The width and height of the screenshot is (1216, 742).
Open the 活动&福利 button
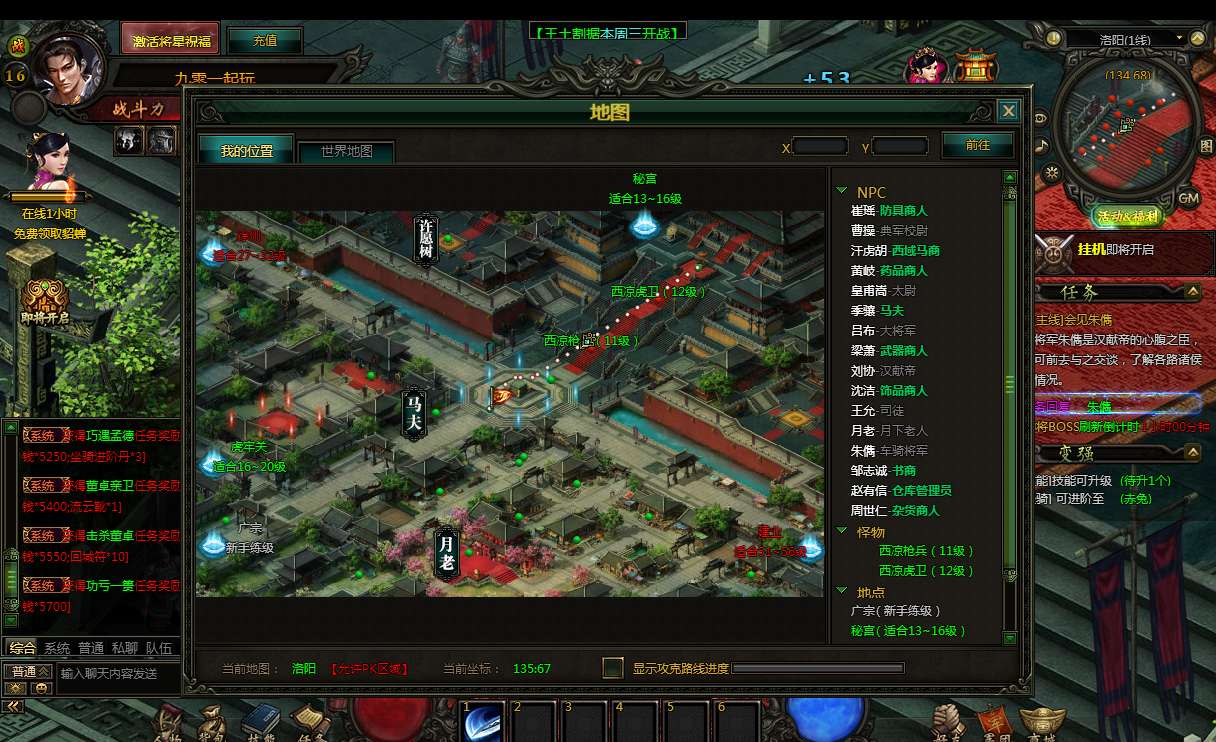pos(1126,217)
